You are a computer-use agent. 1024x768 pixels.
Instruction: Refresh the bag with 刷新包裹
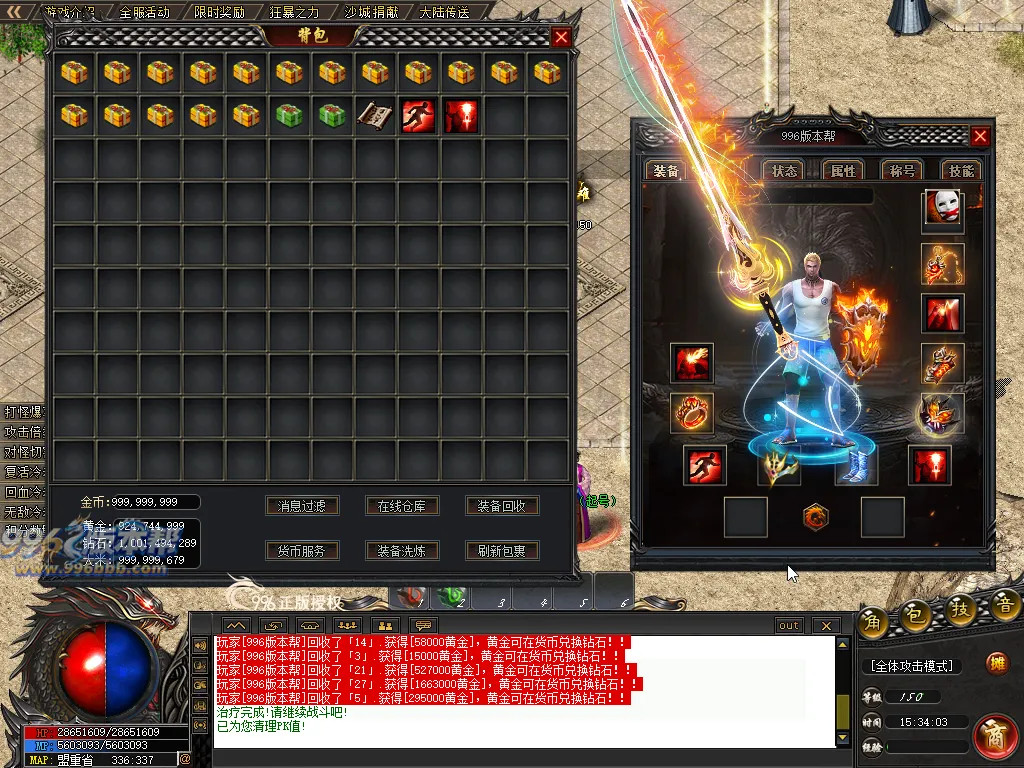[x=502, y=550]
